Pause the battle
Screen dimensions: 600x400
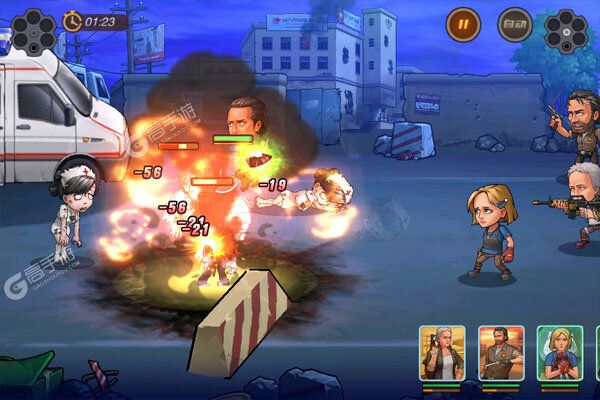point(463,22)
